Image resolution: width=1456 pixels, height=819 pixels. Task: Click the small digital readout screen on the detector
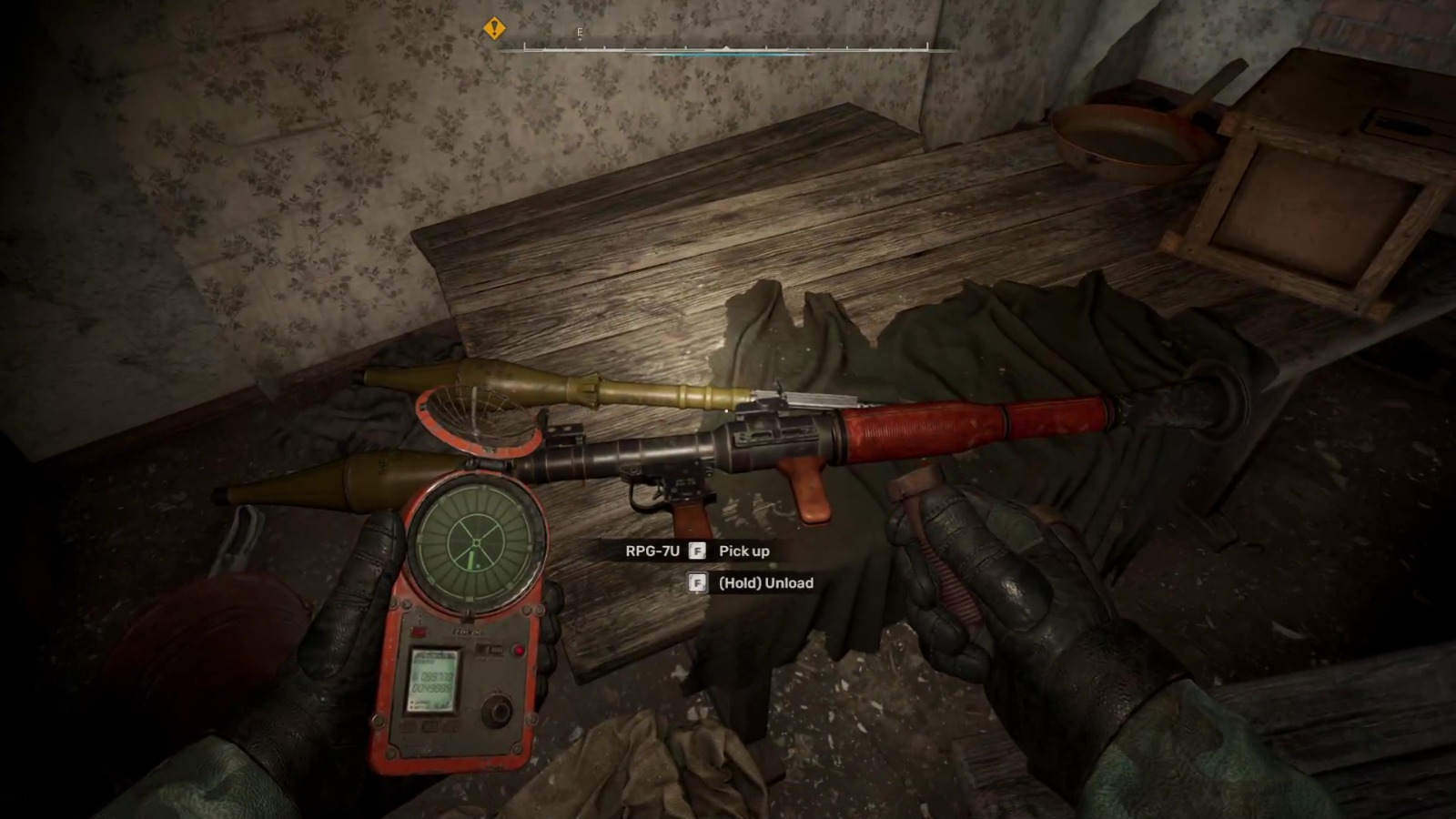pyautogui.click(x=433, y=681)
